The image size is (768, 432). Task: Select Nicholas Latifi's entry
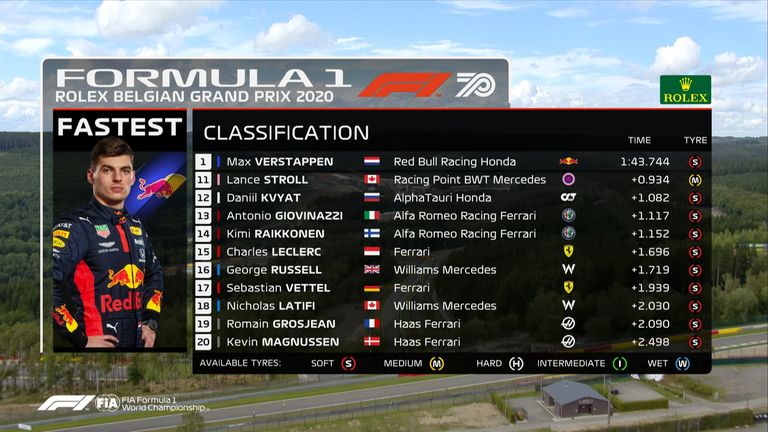[450, 306]
